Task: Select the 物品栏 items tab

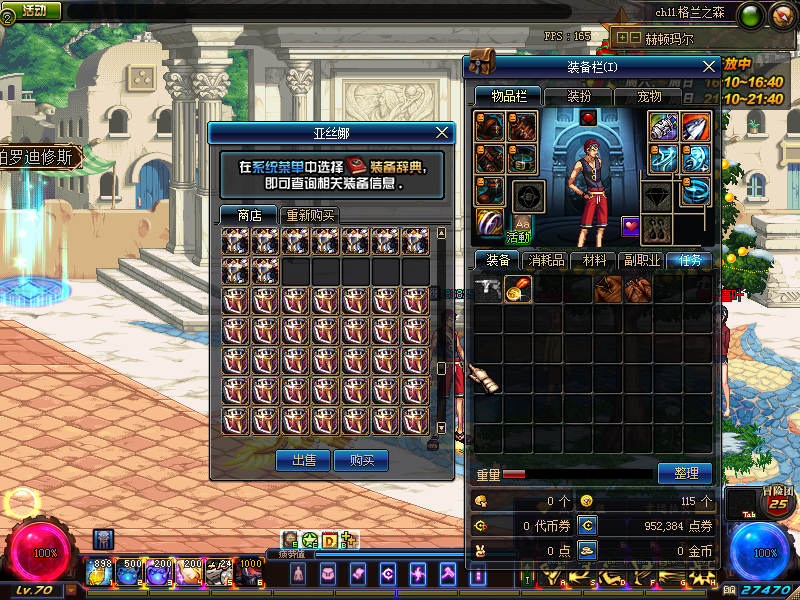Action: click(x=508, y=96)
